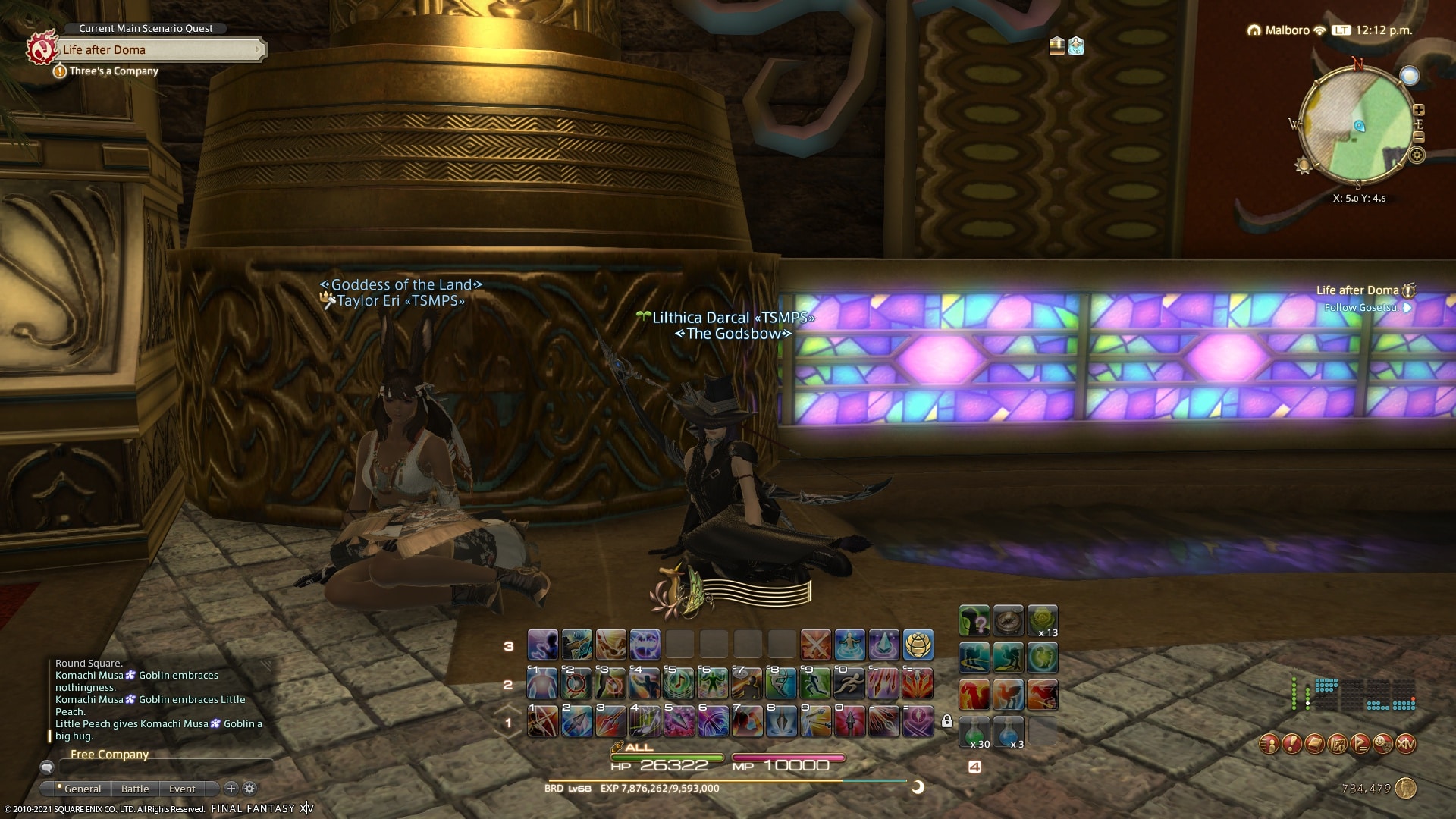
Task: Use the green potion with 30 stacks
Action: click(974, 732)
